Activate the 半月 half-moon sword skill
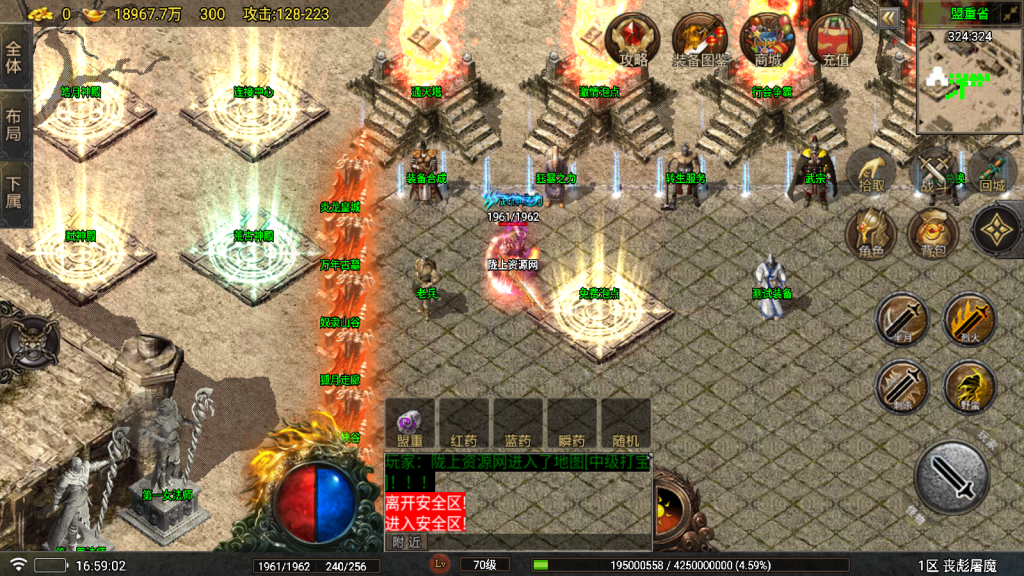Image resolution: width=1024 pixels, height=576 pixels. point(901,320)
